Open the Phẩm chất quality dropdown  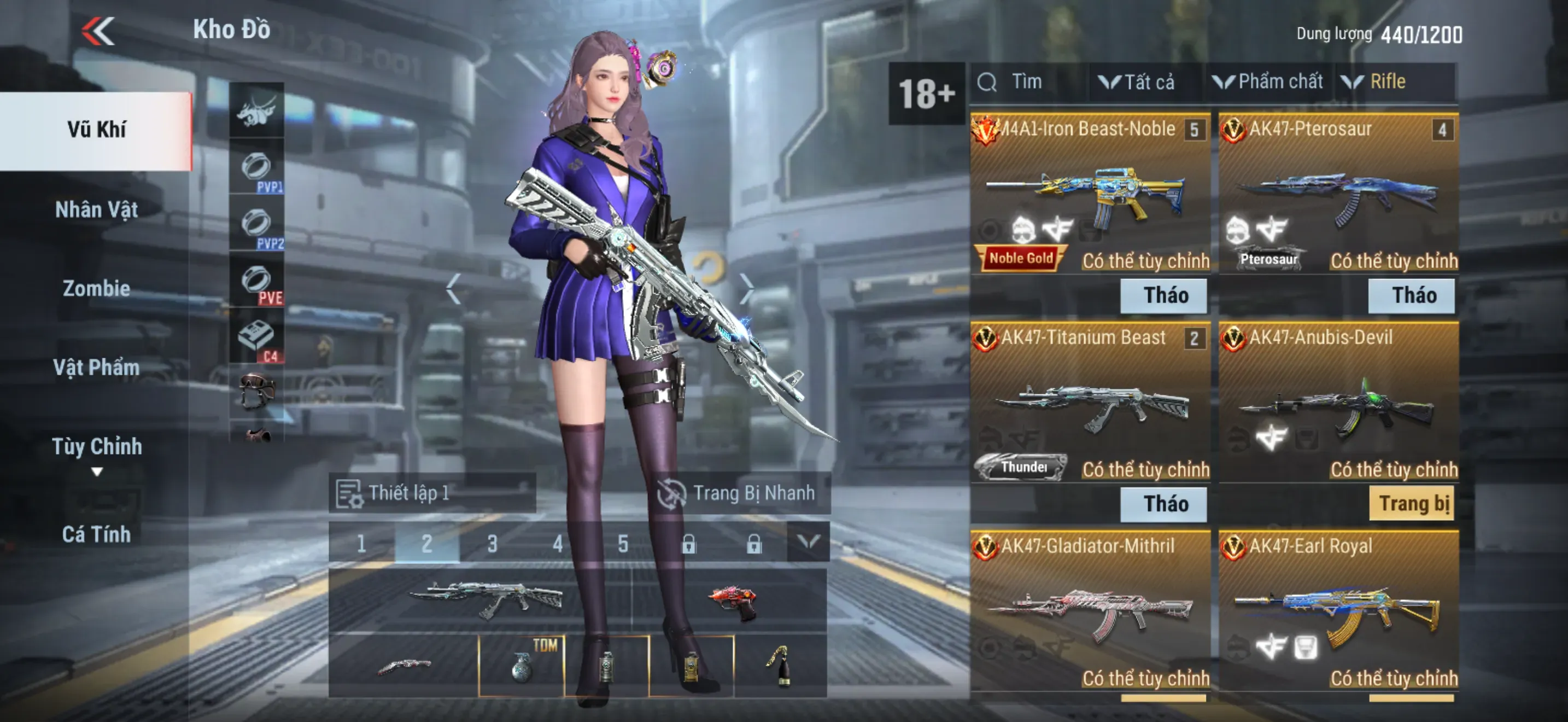point(1269,82)
